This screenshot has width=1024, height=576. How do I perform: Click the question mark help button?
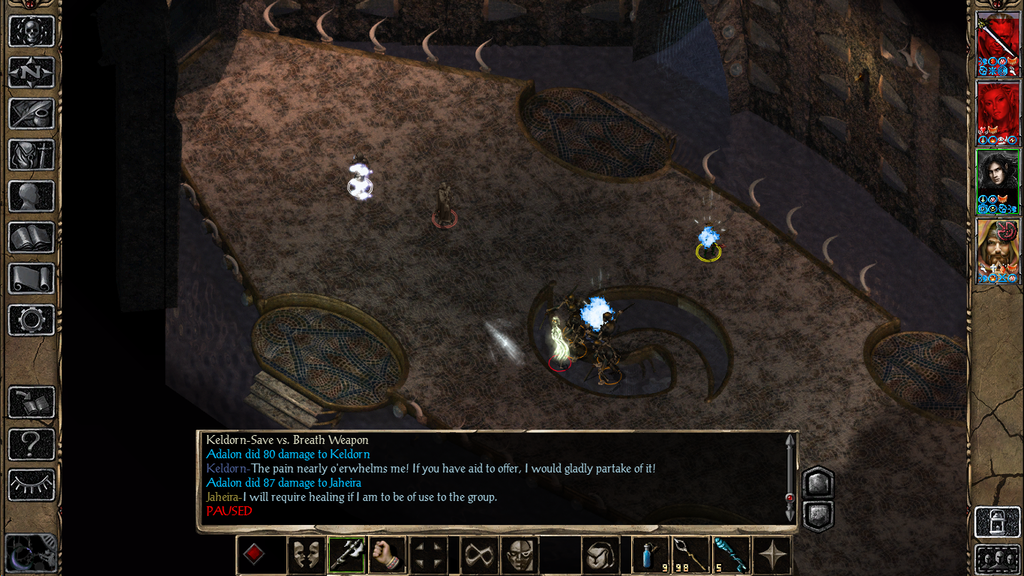coord(31,443)
